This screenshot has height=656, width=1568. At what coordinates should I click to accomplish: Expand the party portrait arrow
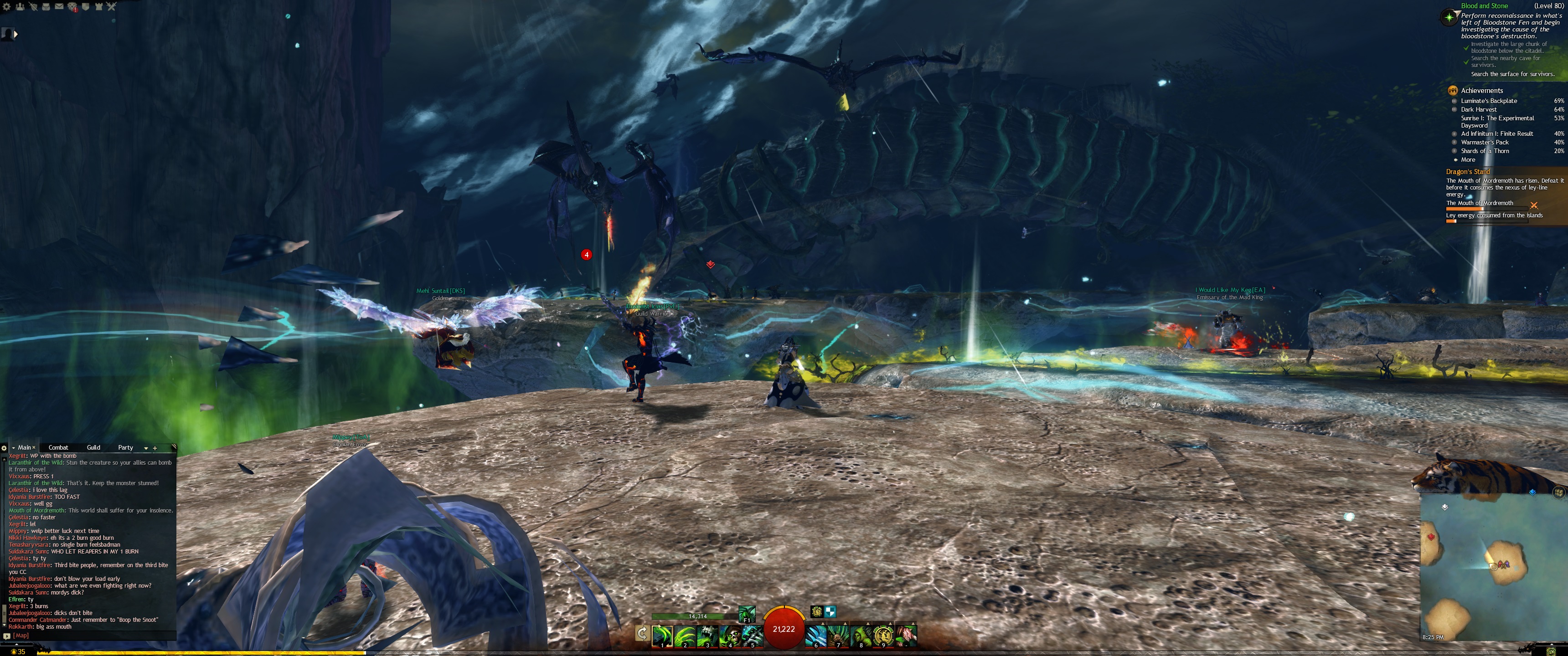[16, 34]
